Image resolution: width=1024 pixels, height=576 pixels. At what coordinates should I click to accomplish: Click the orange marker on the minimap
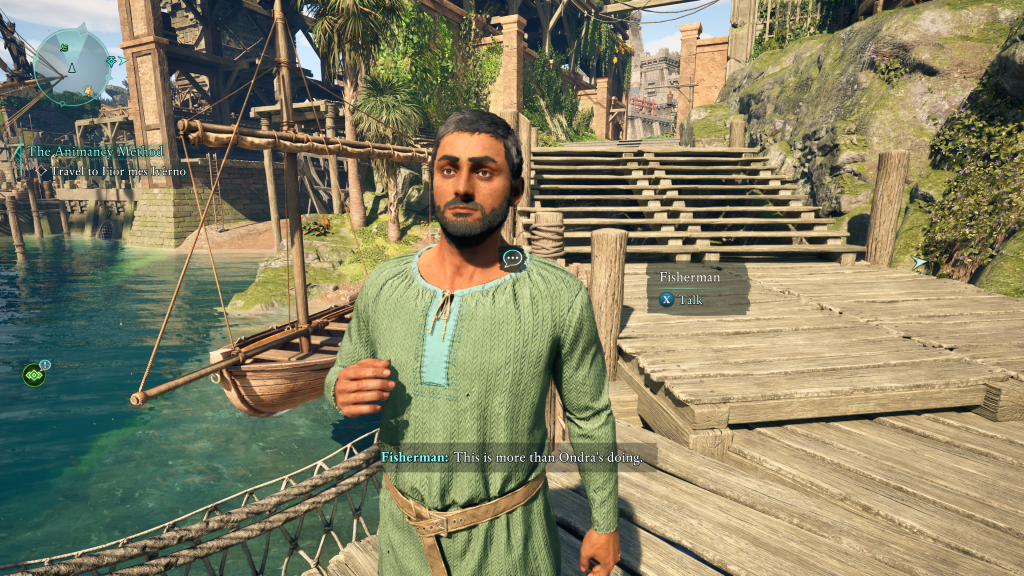coord(89,91)
